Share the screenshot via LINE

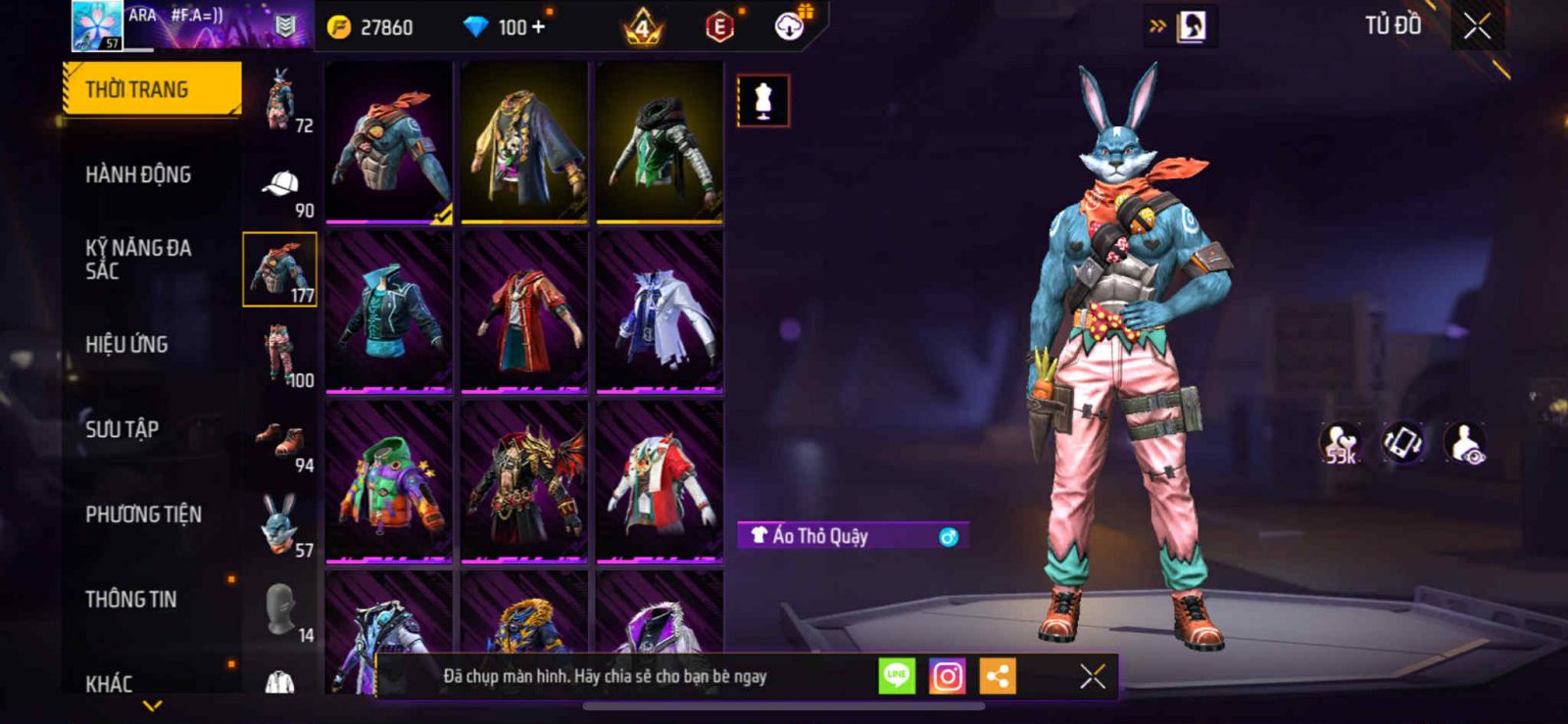pyautogui.click(x=897, y=676)
